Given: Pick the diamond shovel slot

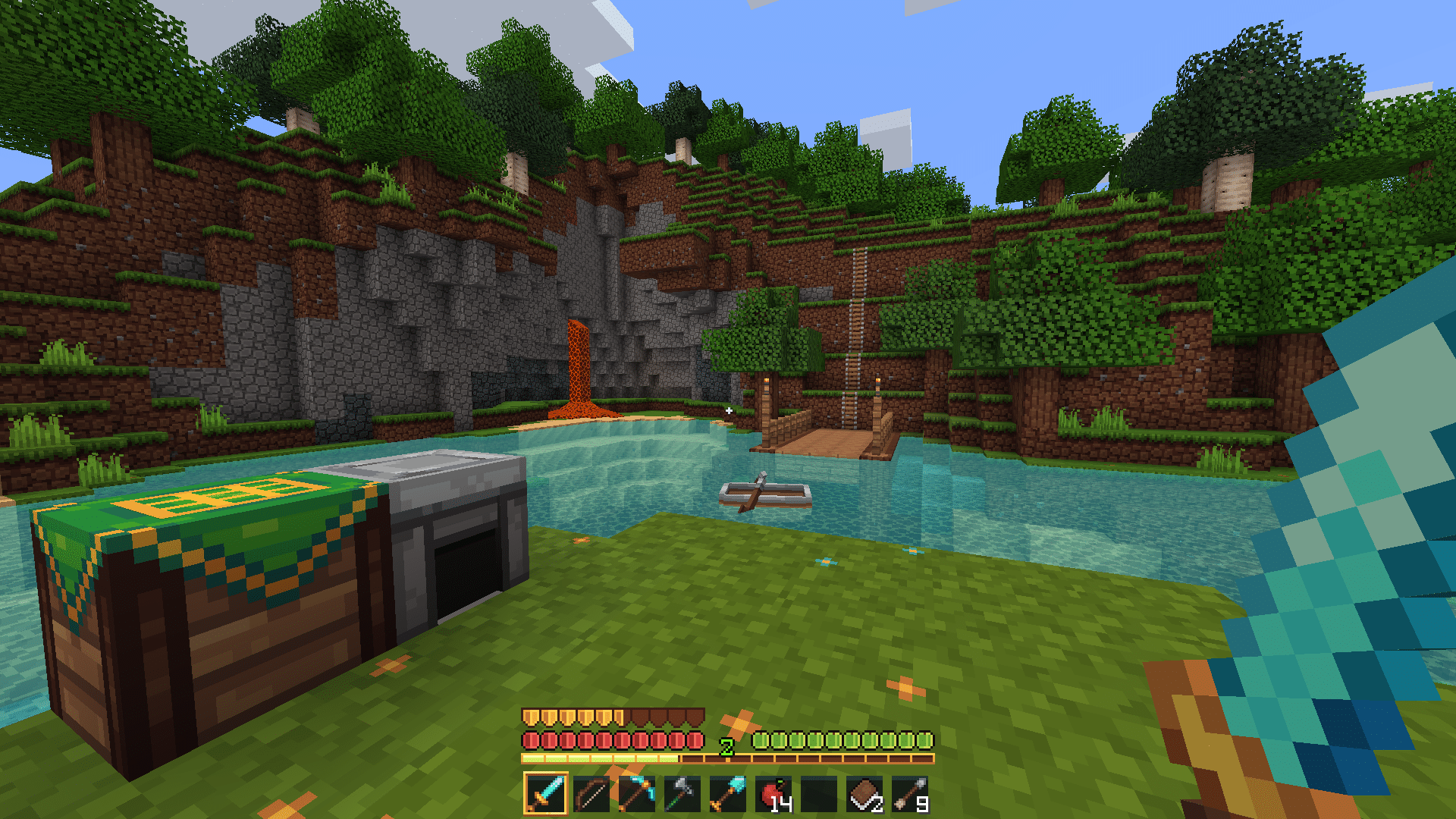Looking at the screenshot, I should coord(727,794).
